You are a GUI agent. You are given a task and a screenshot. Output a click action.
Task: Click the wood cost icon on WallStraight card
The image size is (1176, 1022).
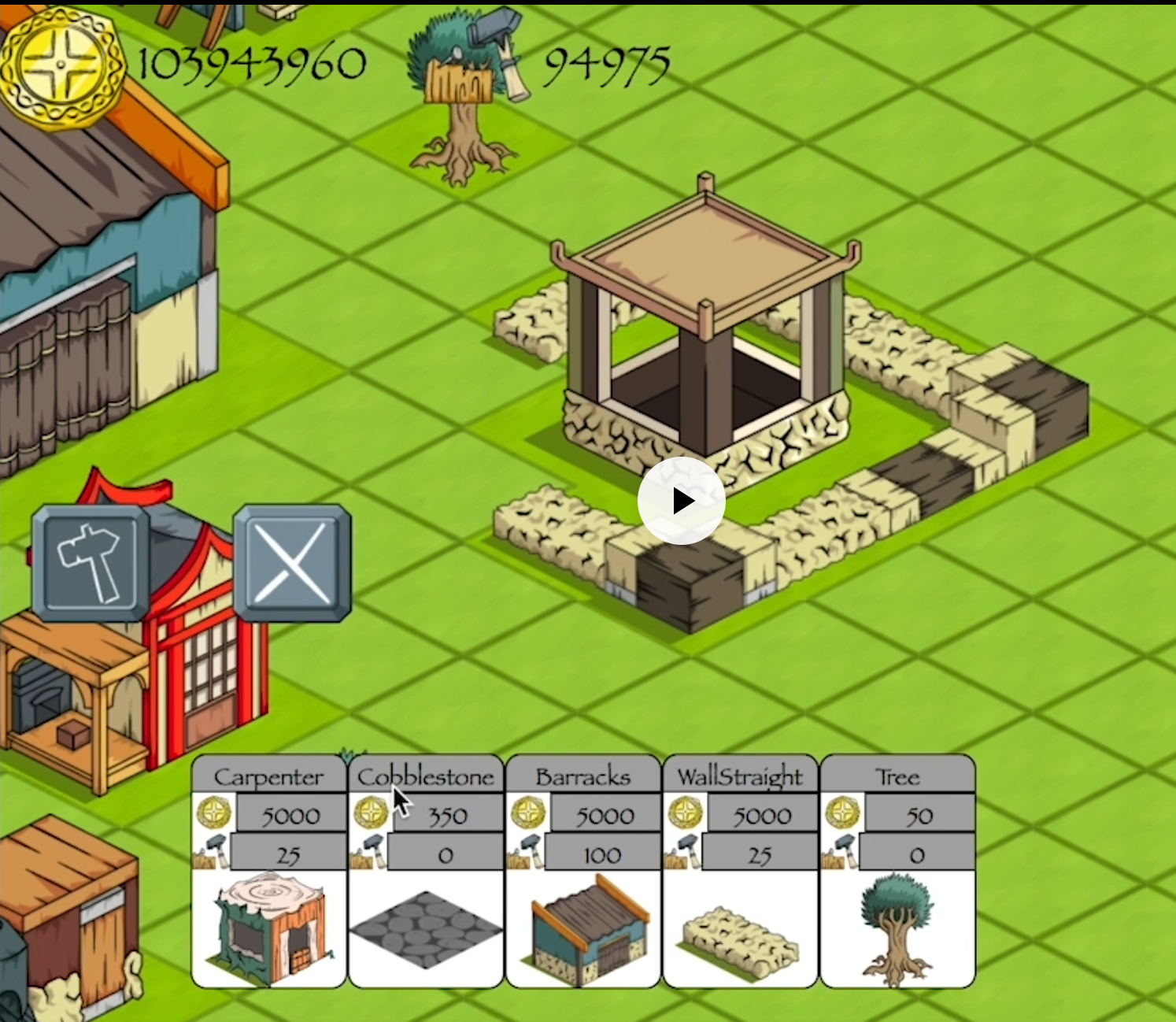[685, 853]
